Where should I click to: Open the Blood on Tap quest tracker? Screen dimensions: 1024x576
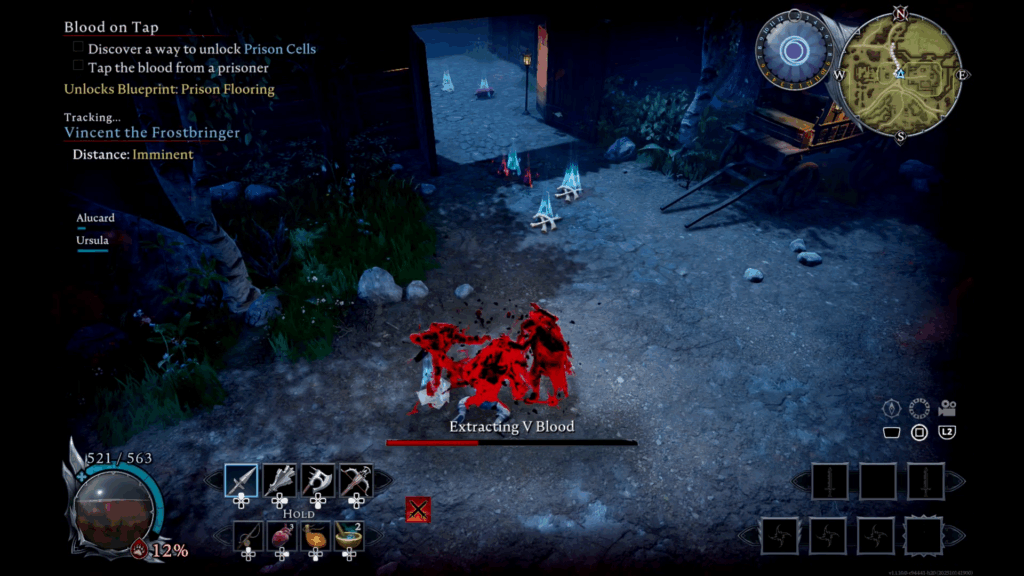click(111, 27)
